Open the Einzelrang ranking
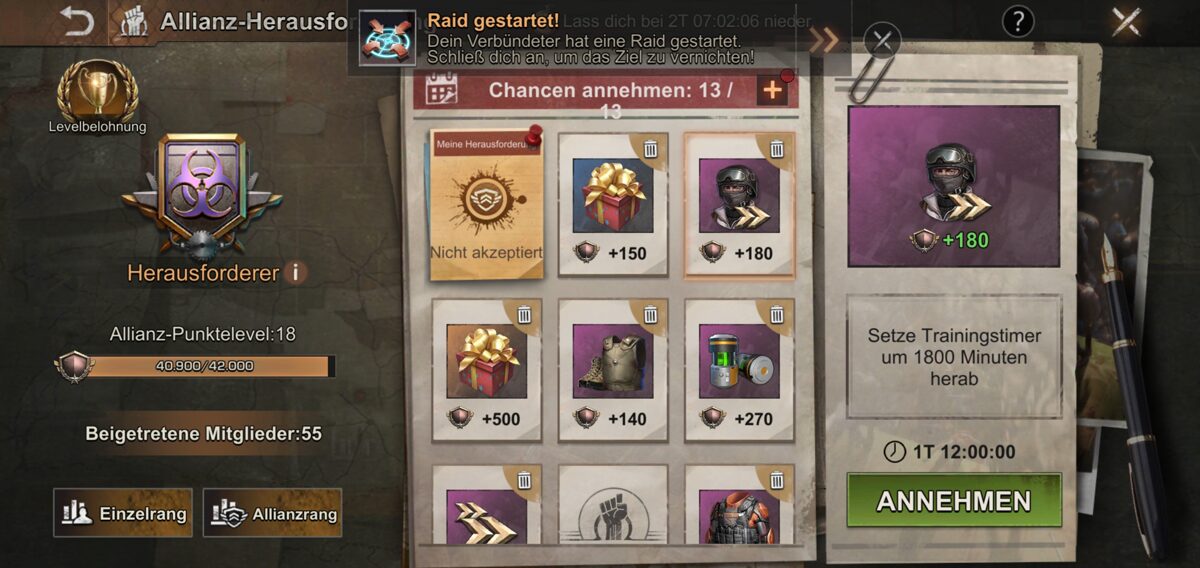This screenshot has height=568, width=1200. tap(123, 513)
